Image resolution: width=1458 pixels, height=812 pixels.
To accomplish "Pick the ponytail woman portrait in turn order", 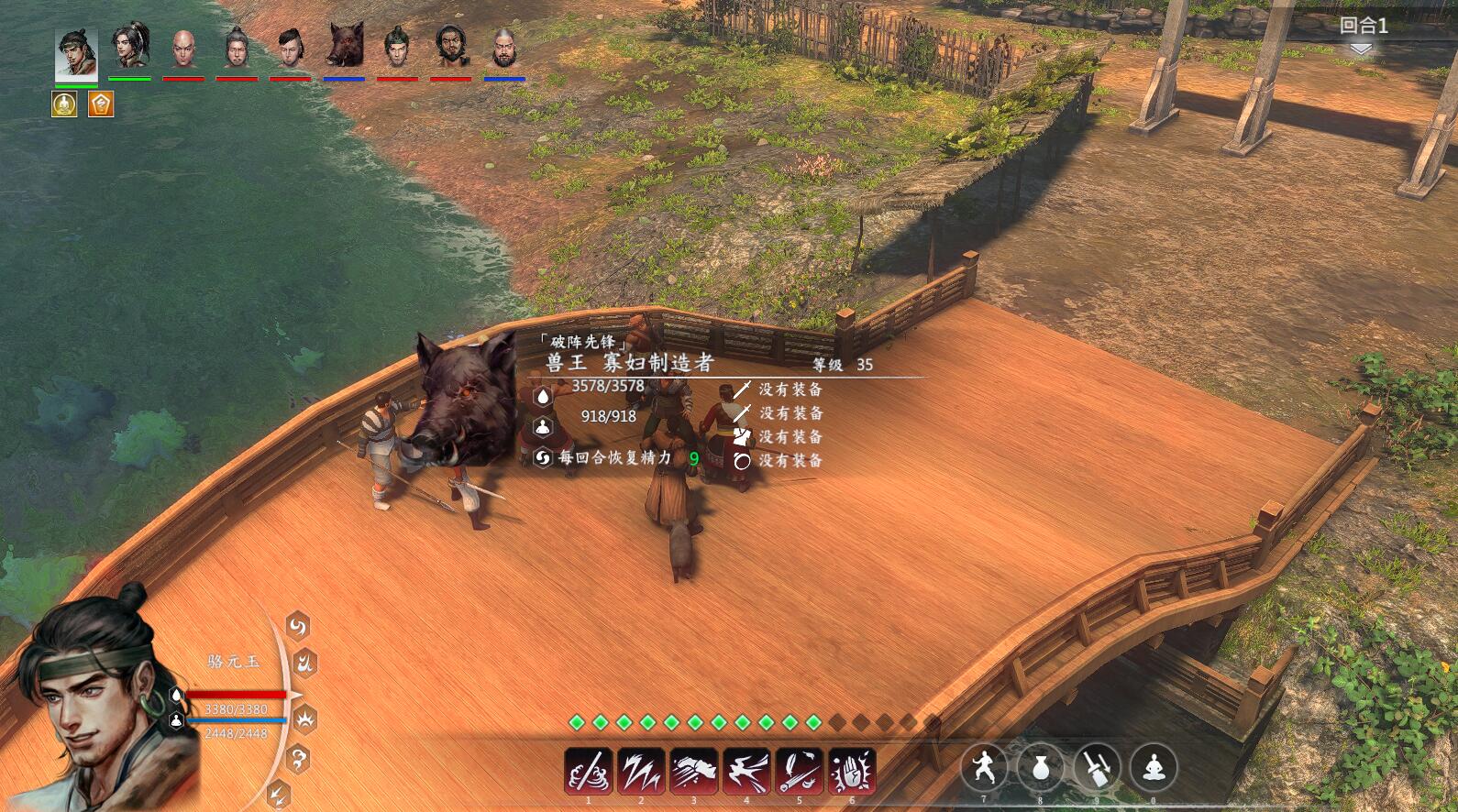I will coord(130,46).
